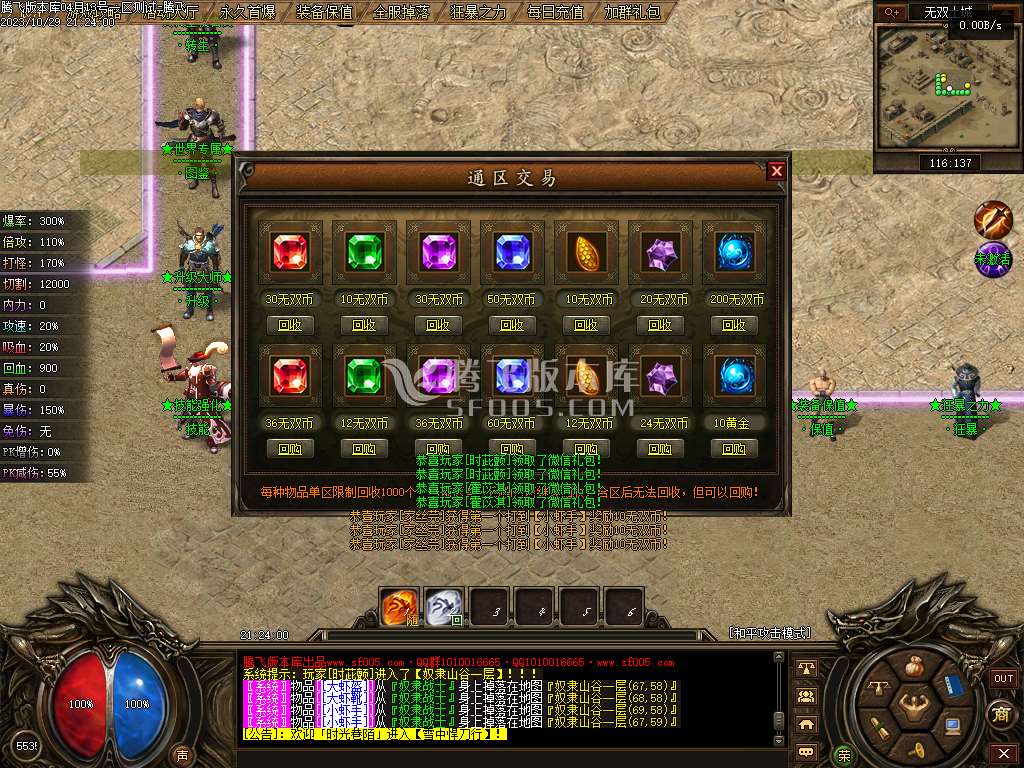Click 回收 under the 200无双币 blue orb

point(734,325)
